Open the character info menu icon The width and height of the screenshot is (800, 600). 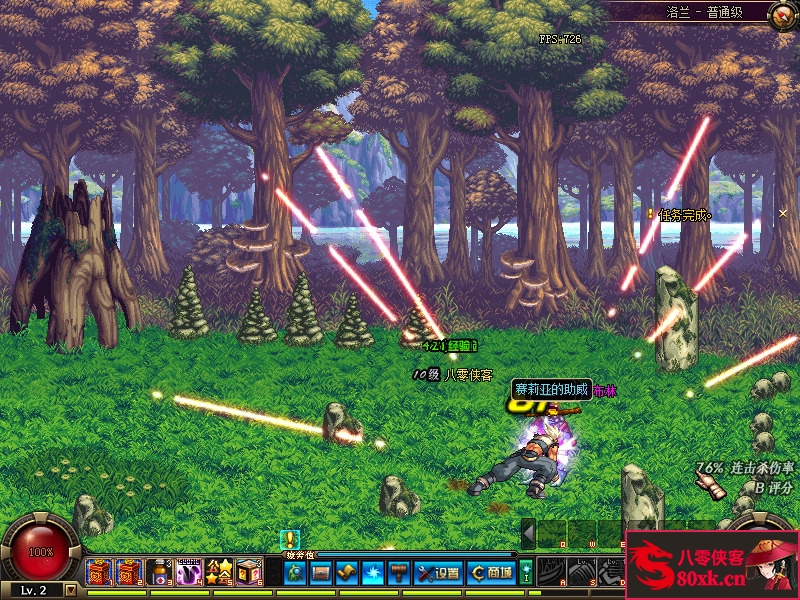(x=295, y=572)
